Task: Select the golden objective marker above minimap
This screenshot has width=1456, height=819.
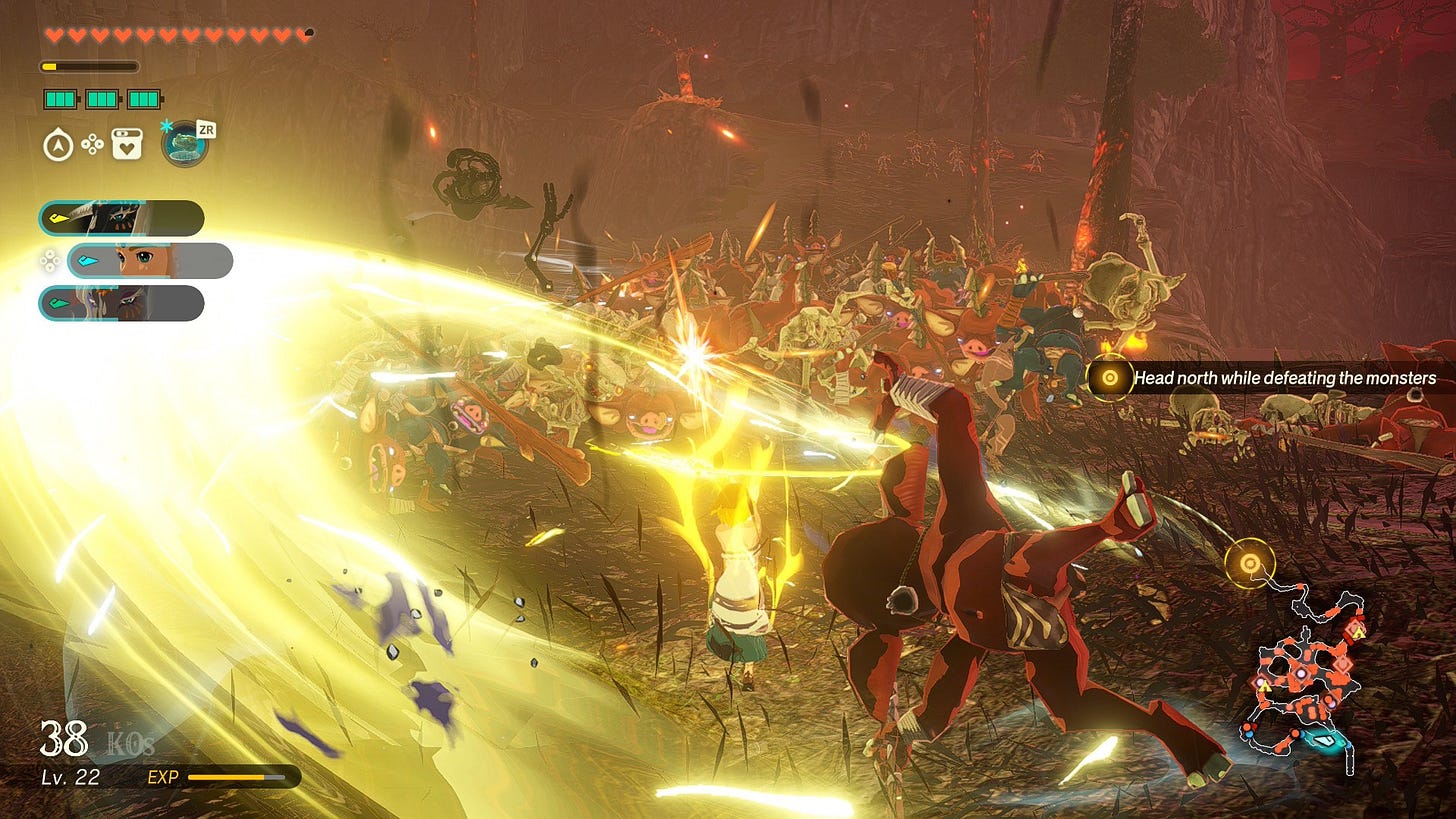Action: [1249, 563]
